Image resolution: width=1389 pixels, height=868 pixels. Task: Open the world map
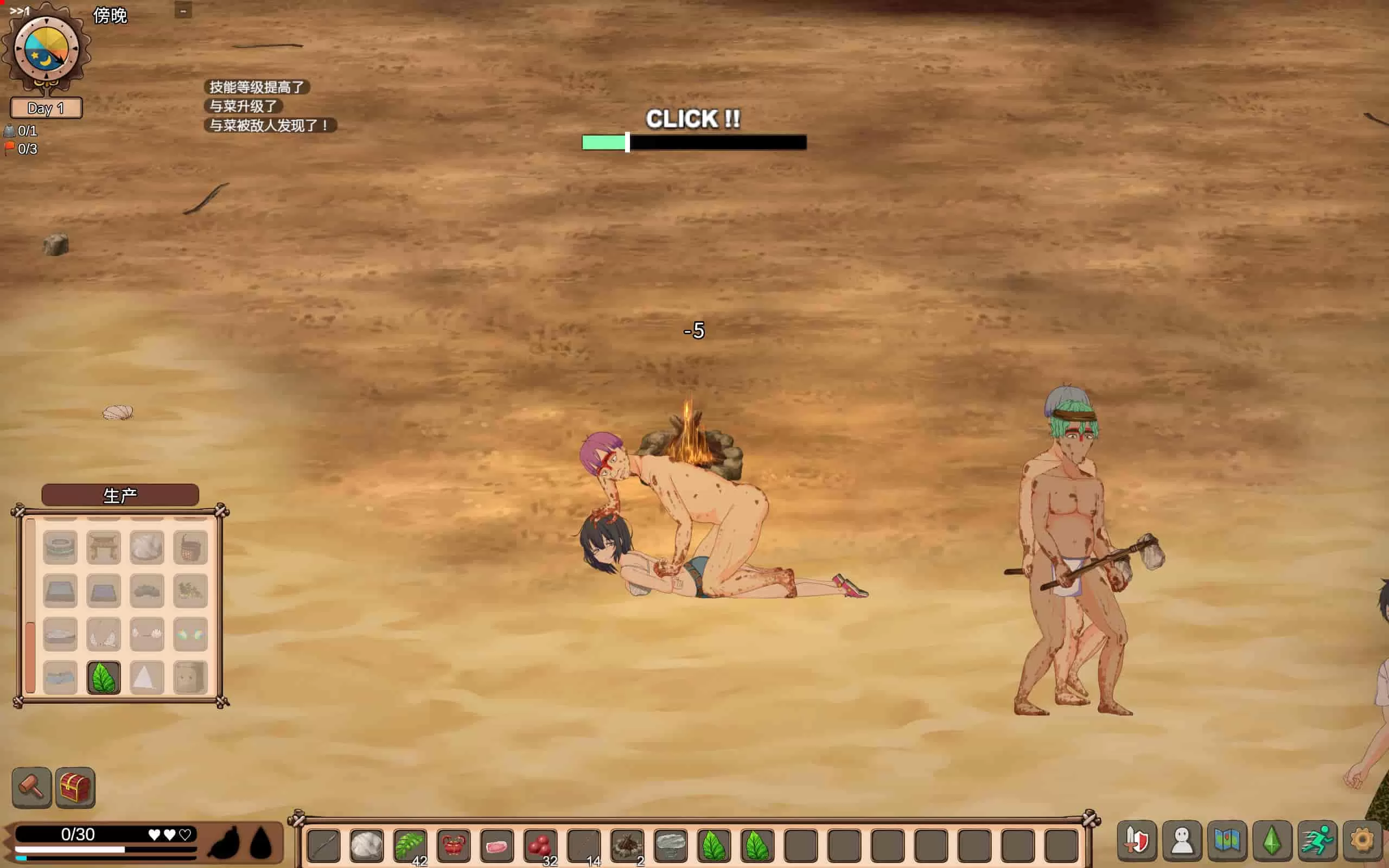coord(1227,840)
